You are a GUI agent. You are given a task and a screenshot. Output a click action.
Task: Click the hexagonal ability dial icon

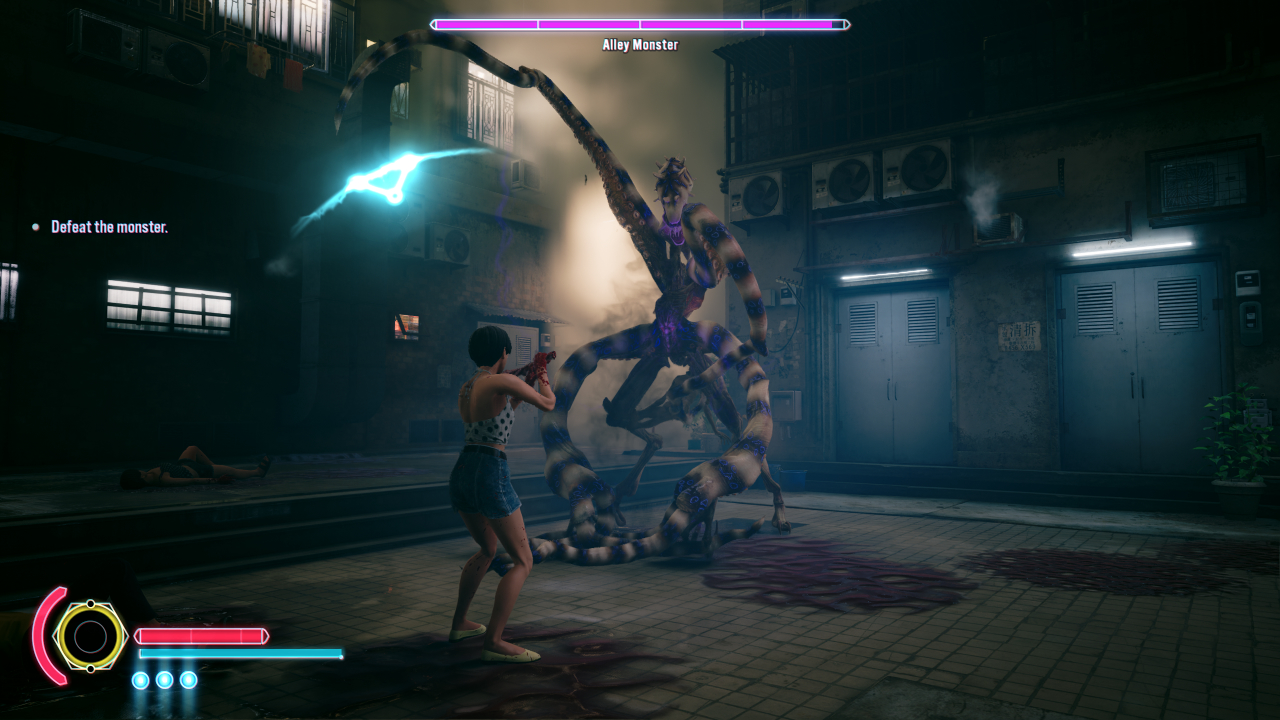coord(91,636)
